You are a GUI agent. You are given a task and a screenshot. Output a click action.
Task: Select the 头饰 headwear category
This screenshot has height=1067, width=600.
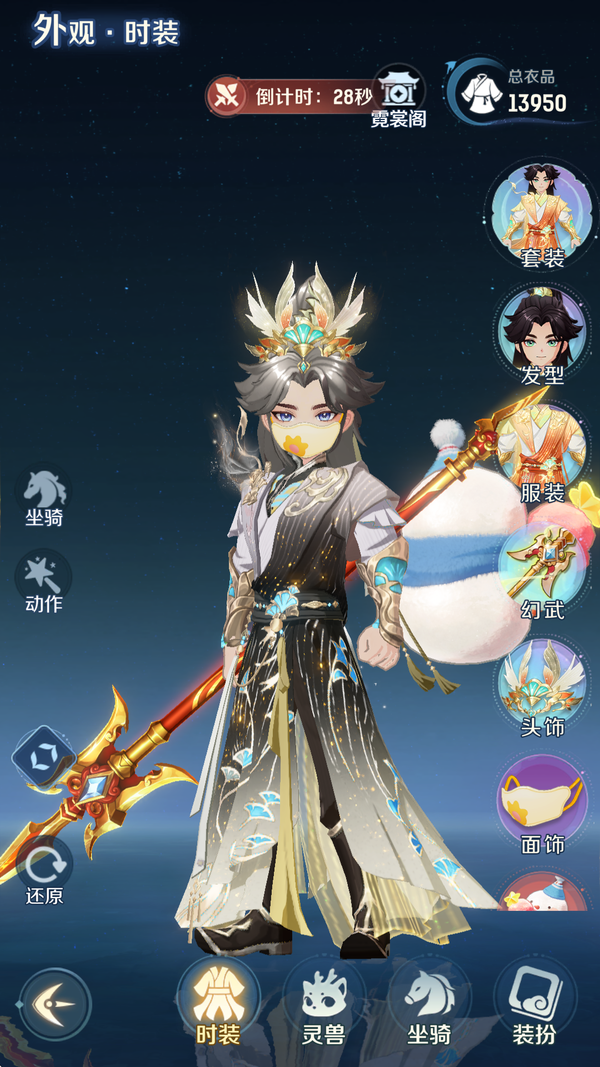click(541, 686)
